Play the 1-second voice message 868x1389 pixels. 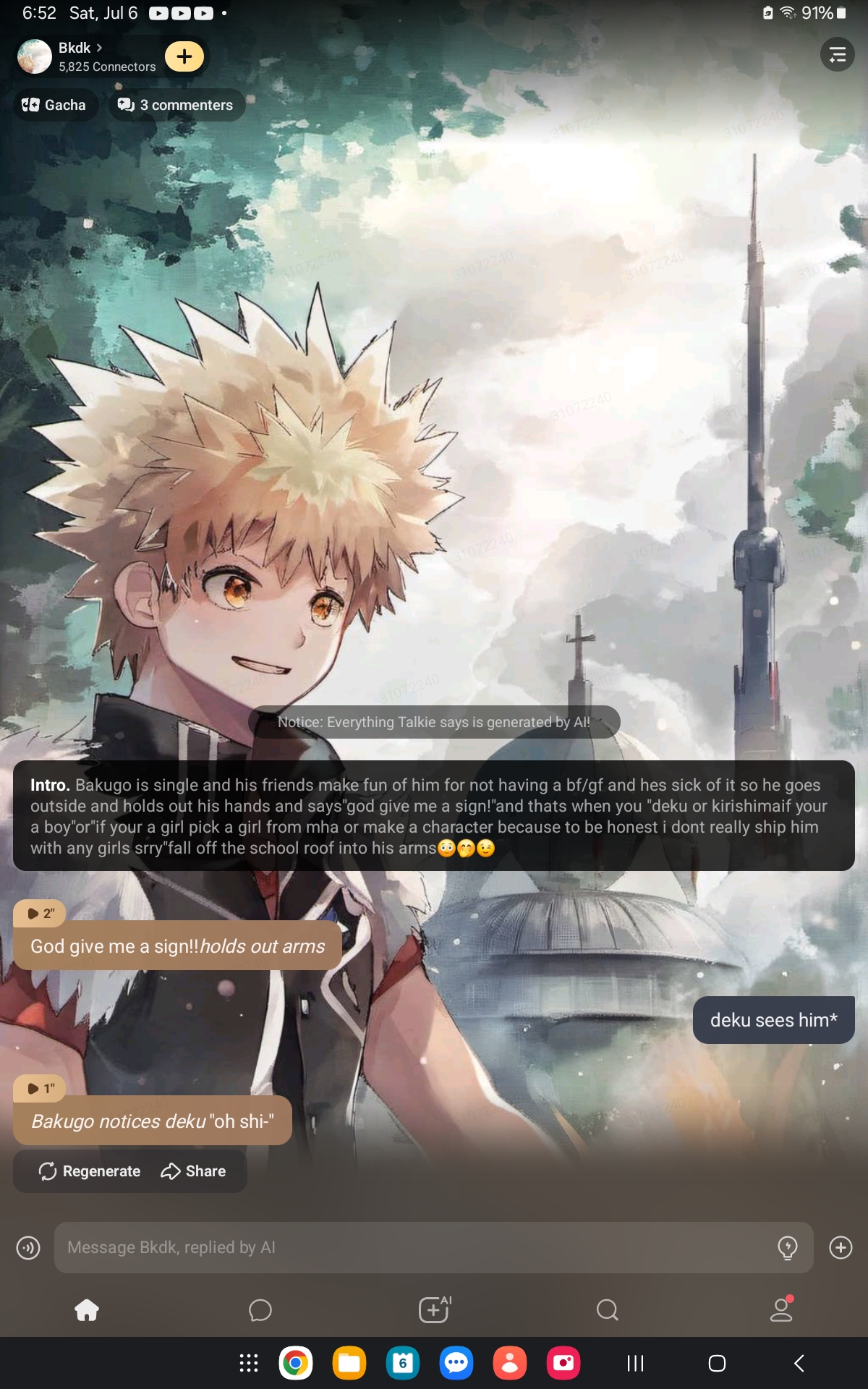coord(40,1088)
